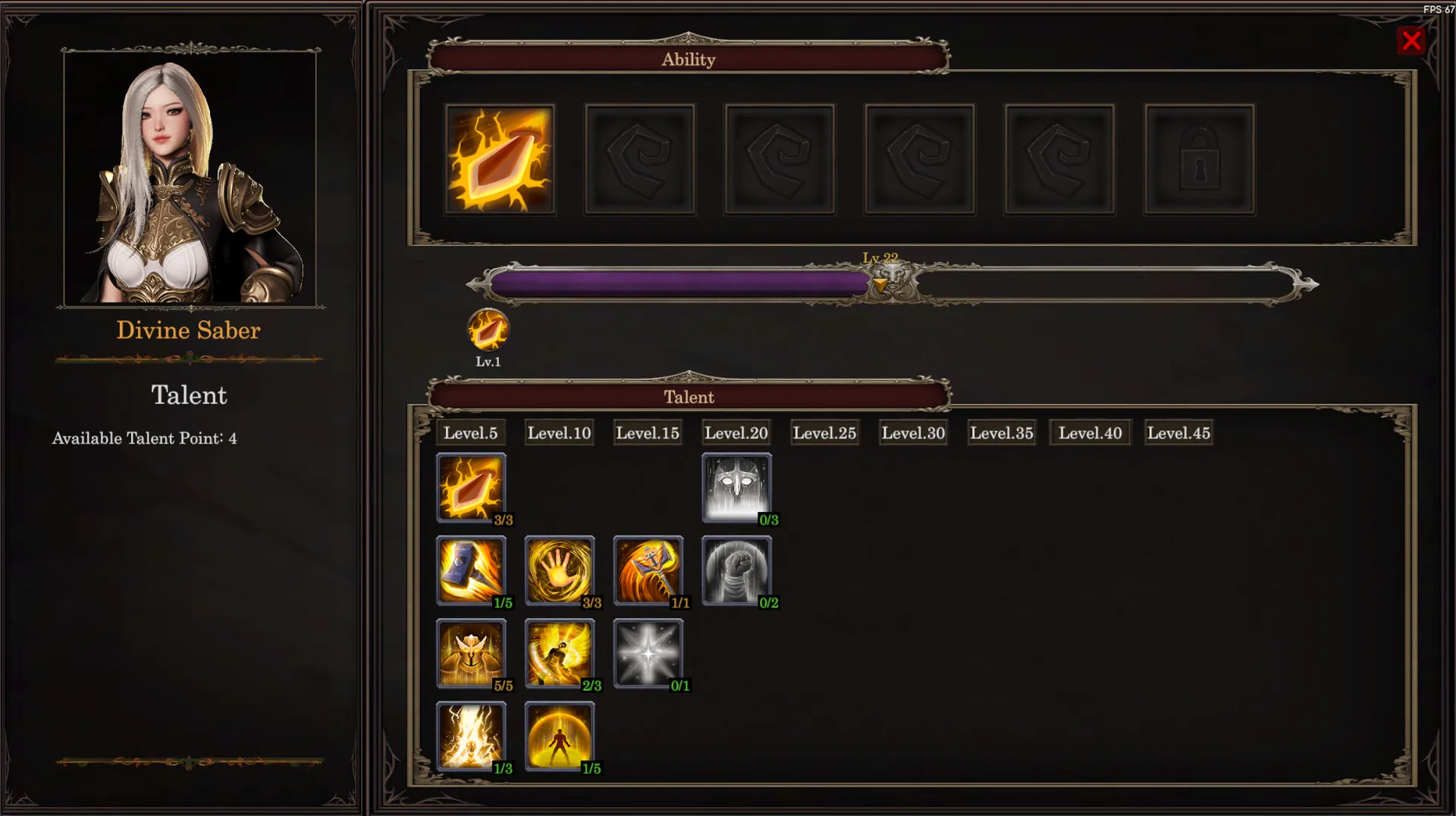Select the fire pillar talent marked 1/3

[471, 736]
